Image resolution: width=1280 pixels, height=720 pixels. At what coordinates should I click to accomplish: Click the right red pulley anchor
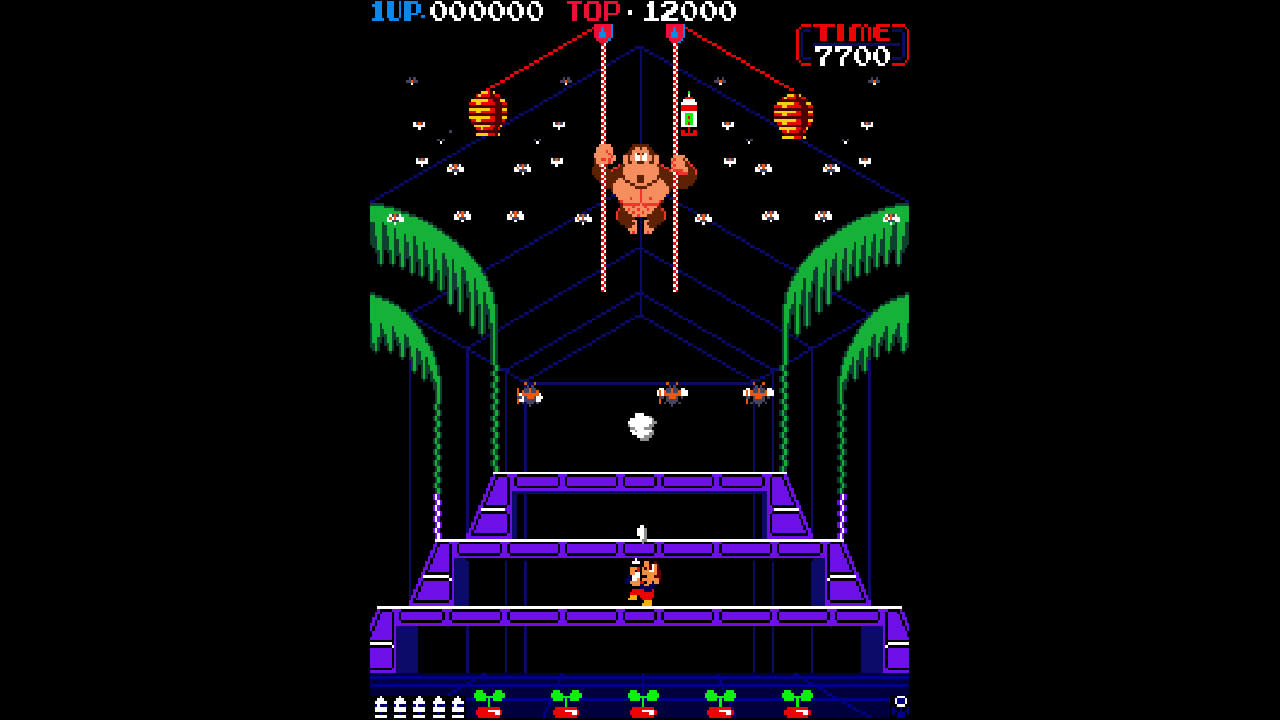click(x=676, y=33)
